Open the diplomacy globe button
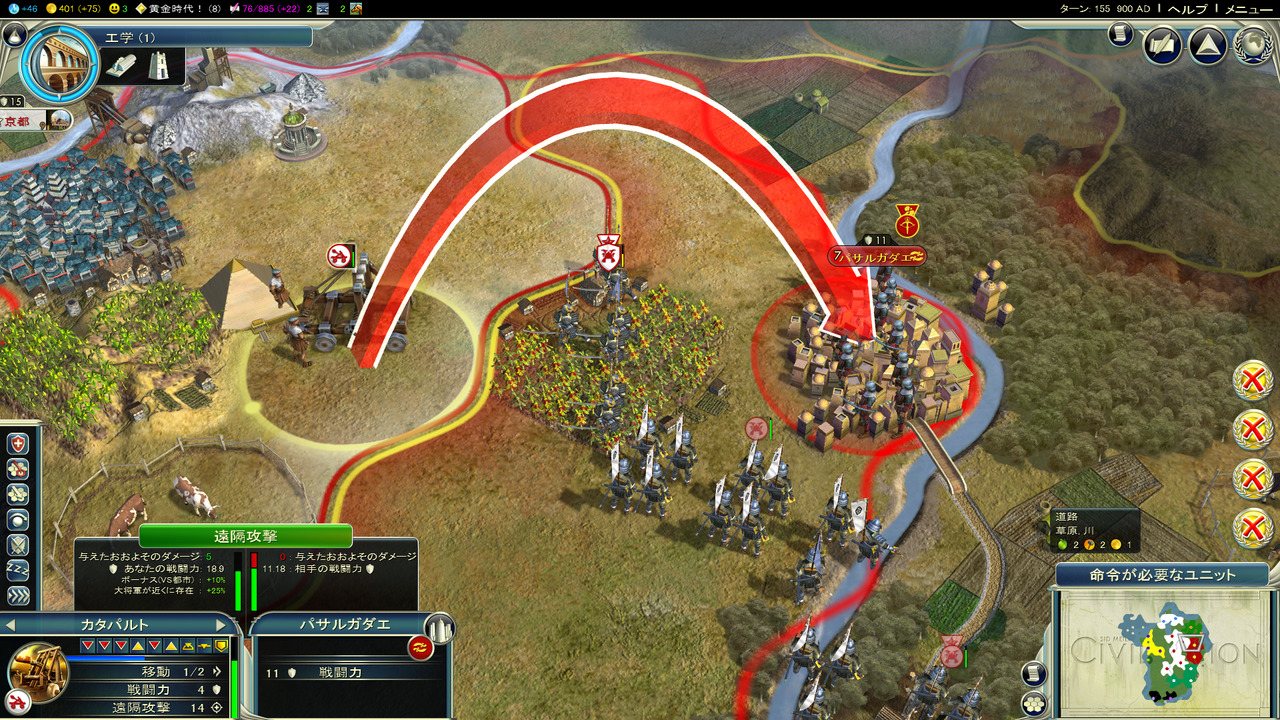 1252,45
